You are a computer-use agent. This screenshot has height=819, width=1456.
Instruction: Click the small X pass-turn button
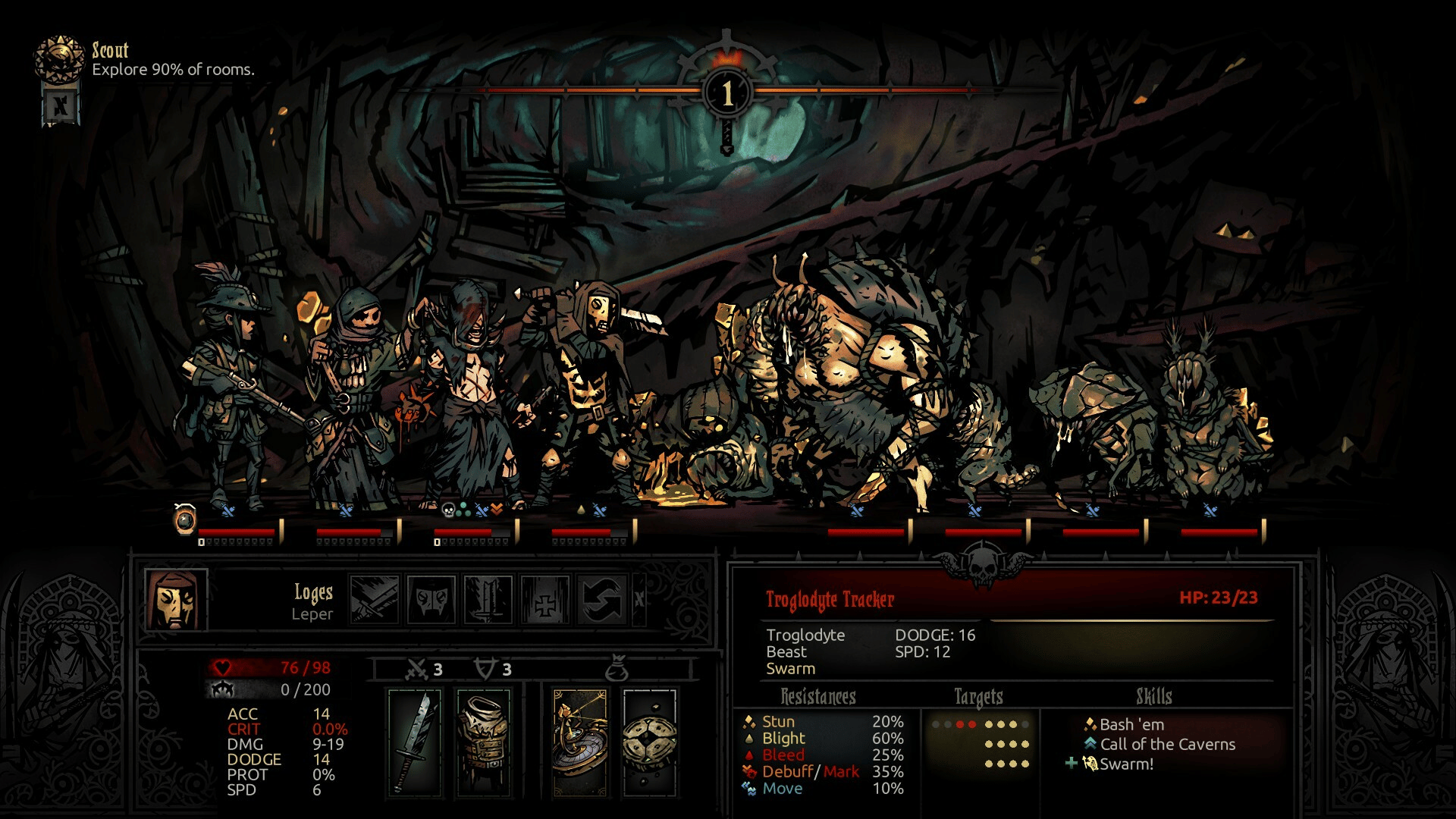pyautogui.click(x=639, y=600)
